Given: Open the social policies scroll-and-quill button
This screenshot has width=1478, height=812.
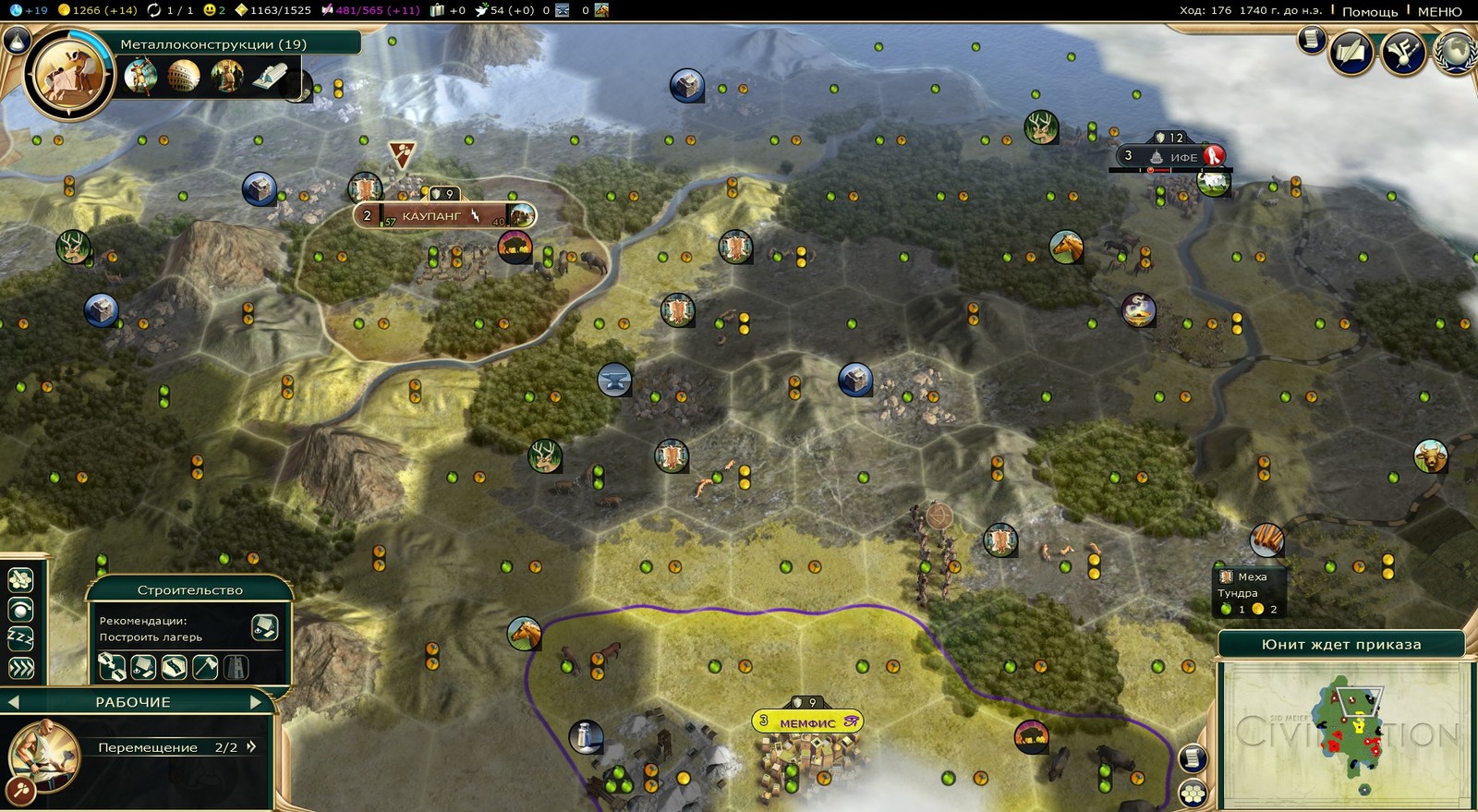Looking at the screenshot, I should pos(1350,53).
